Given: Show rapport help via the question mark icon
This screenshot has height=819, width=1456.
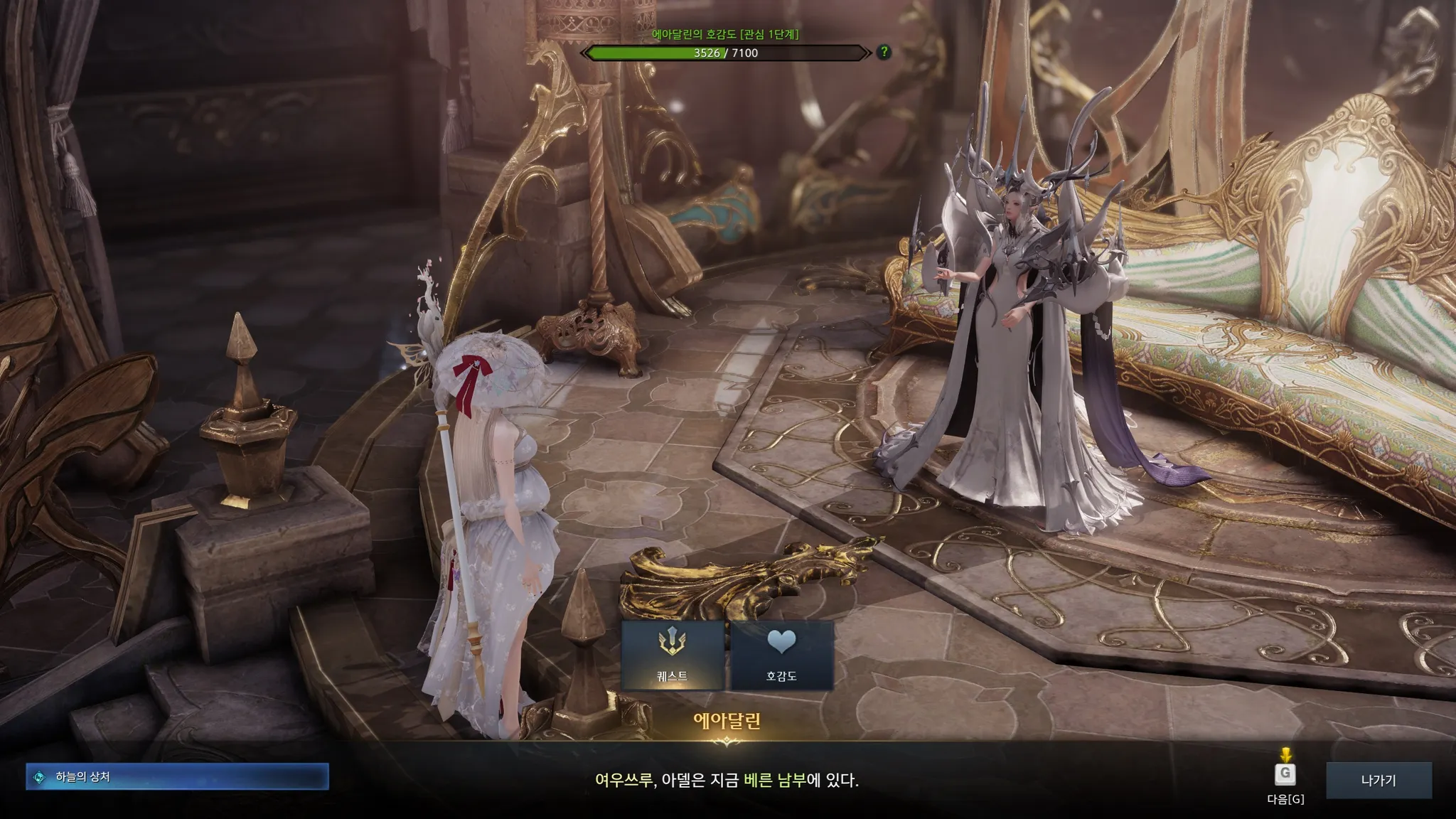Looking at the screenshot, I should click(x=884, y=52).
